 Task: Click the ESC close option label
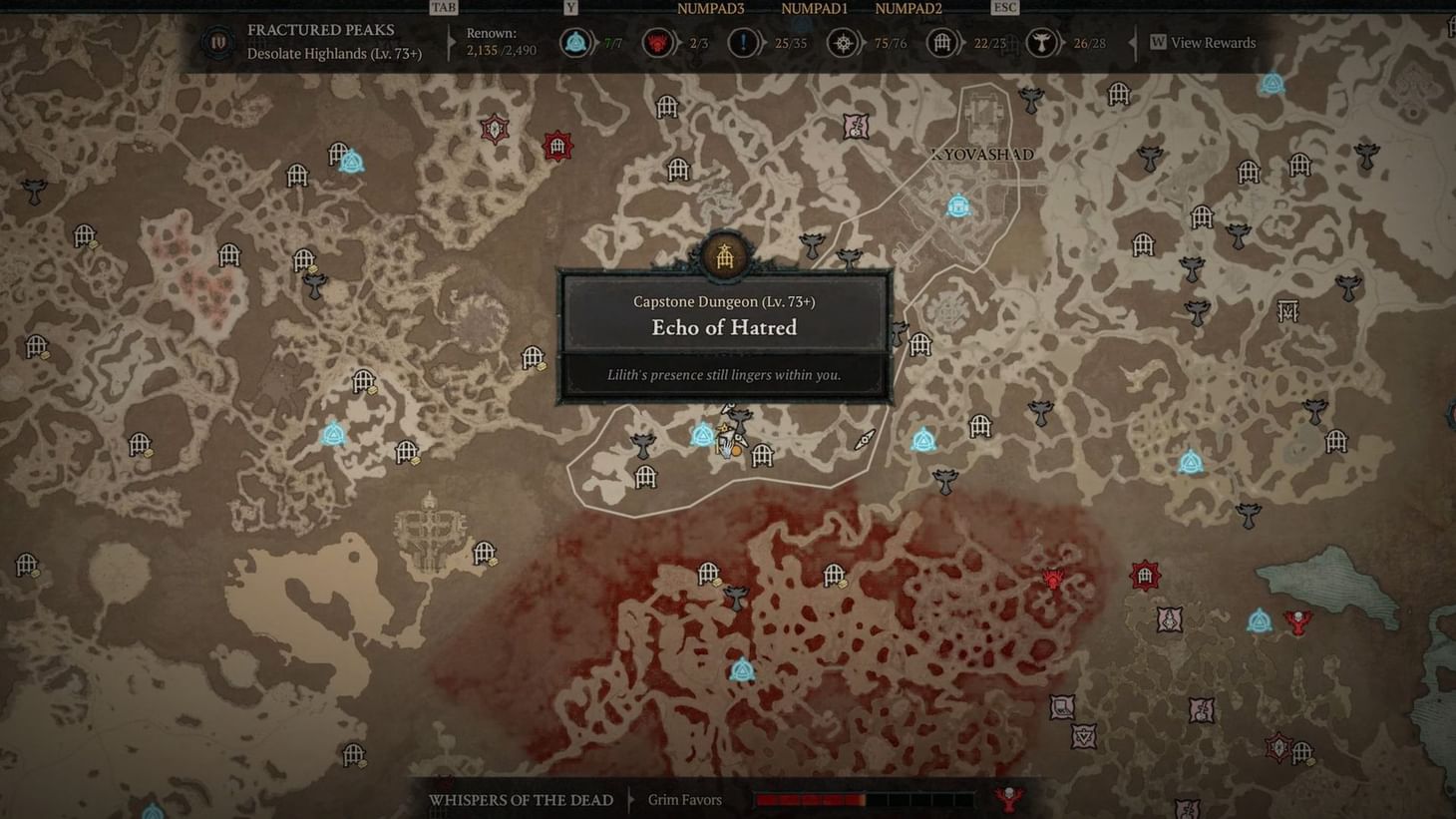pos(1003,7)
